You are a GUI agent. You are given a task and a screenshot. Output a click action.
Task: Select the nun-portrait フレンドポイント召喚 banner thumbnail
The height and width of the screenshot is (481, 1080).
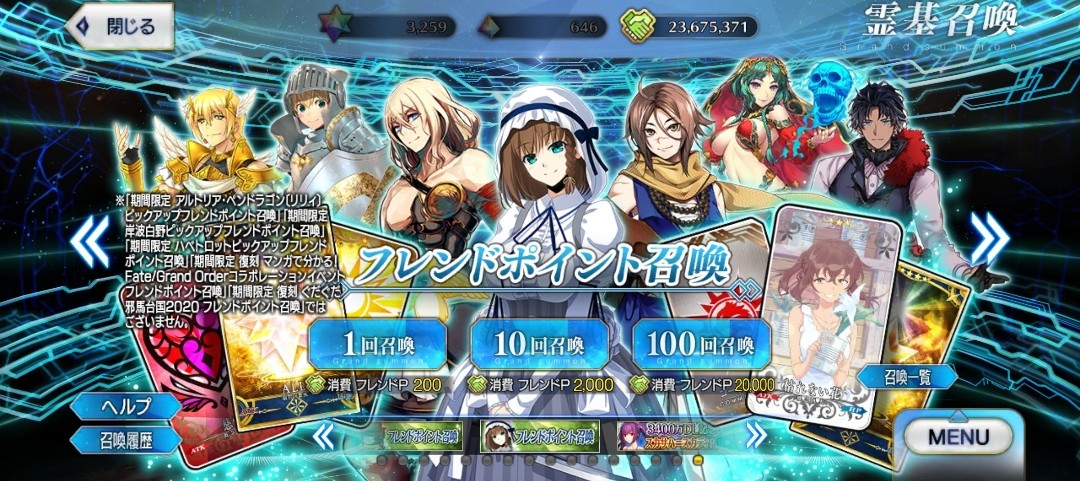(539, 436)
